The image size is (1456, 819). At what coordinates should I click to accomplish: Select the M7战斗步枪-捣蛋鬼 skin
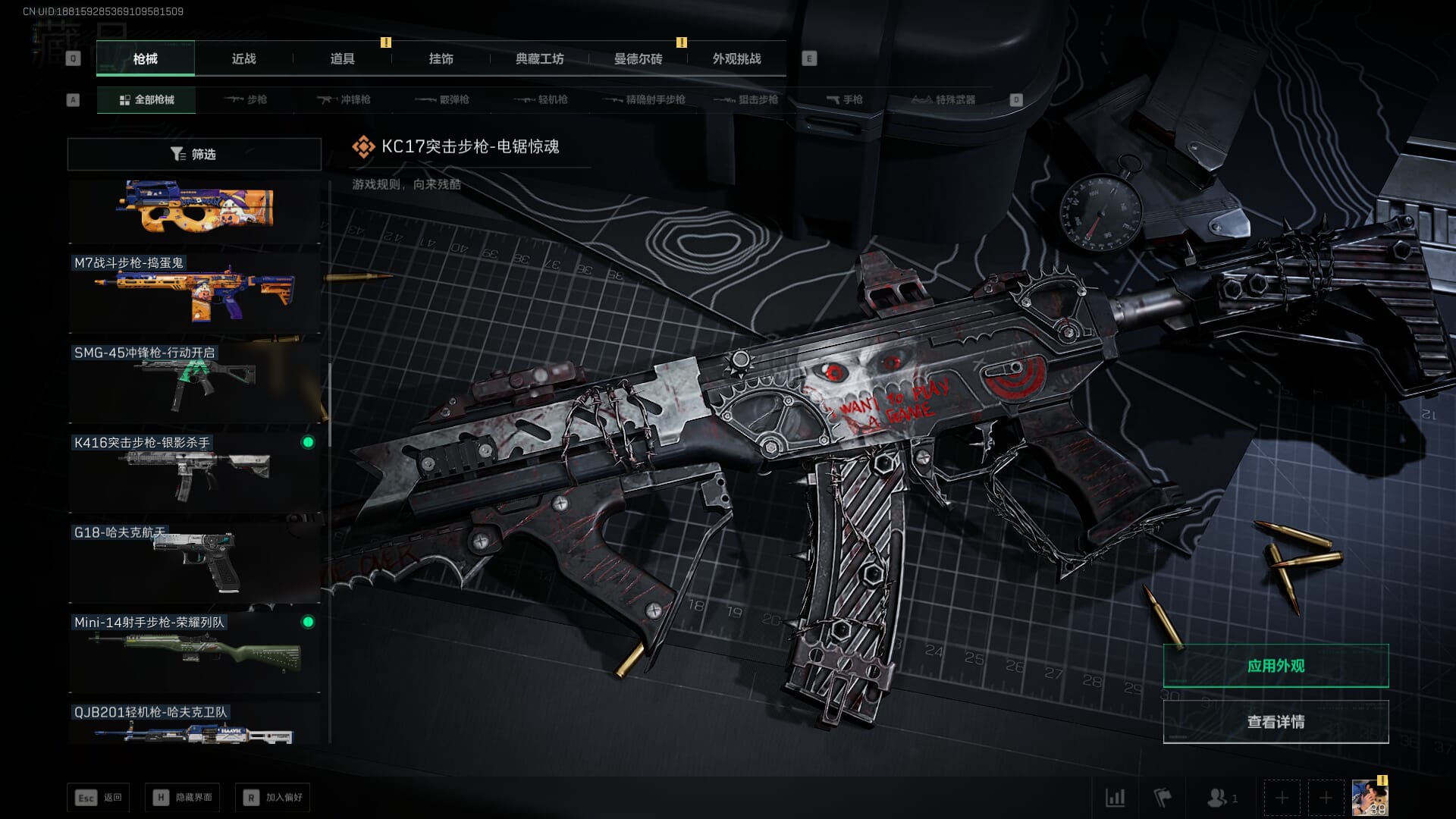coord(194,293)
